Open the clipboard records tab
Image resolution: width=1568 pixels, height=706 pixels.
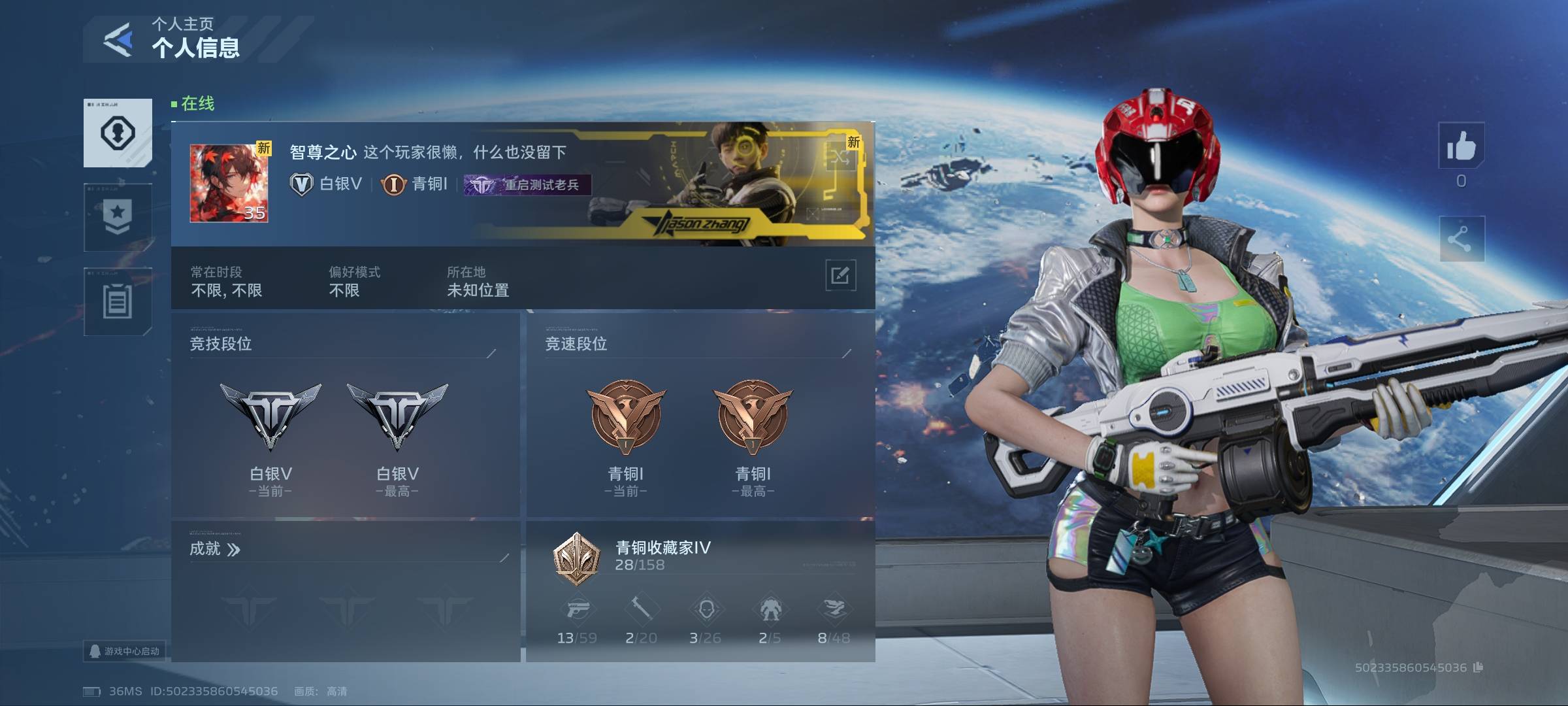click(118, 301)
